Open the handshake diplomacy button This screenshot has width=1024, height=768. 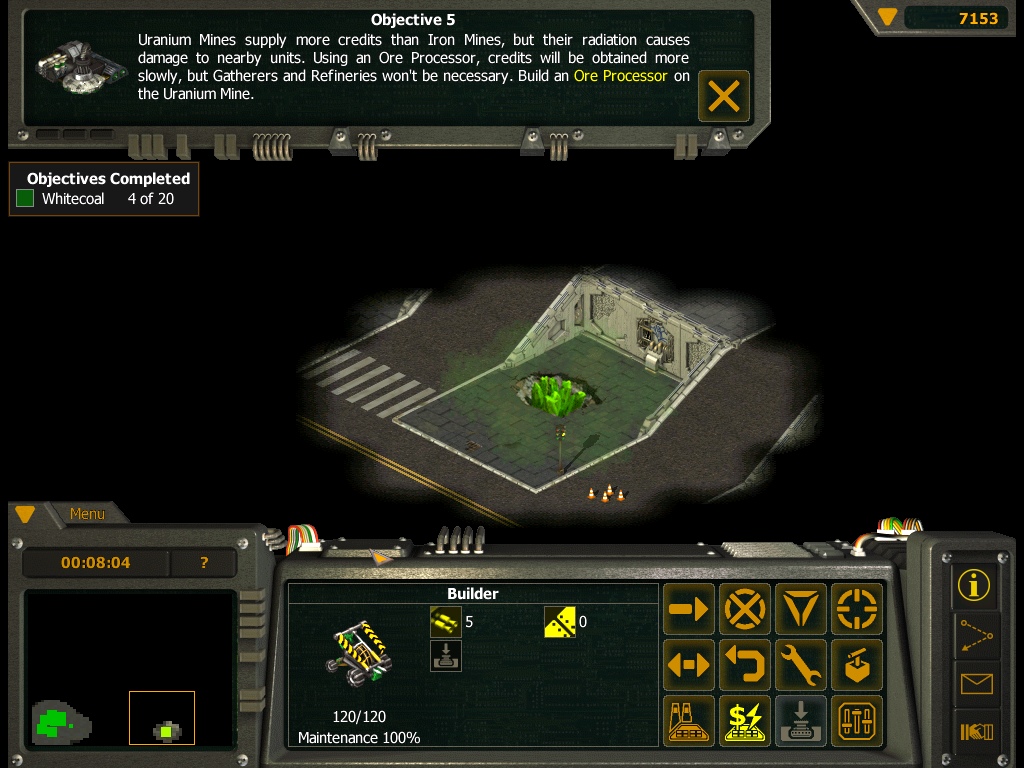pyautogui.click(x=974, y=732)
